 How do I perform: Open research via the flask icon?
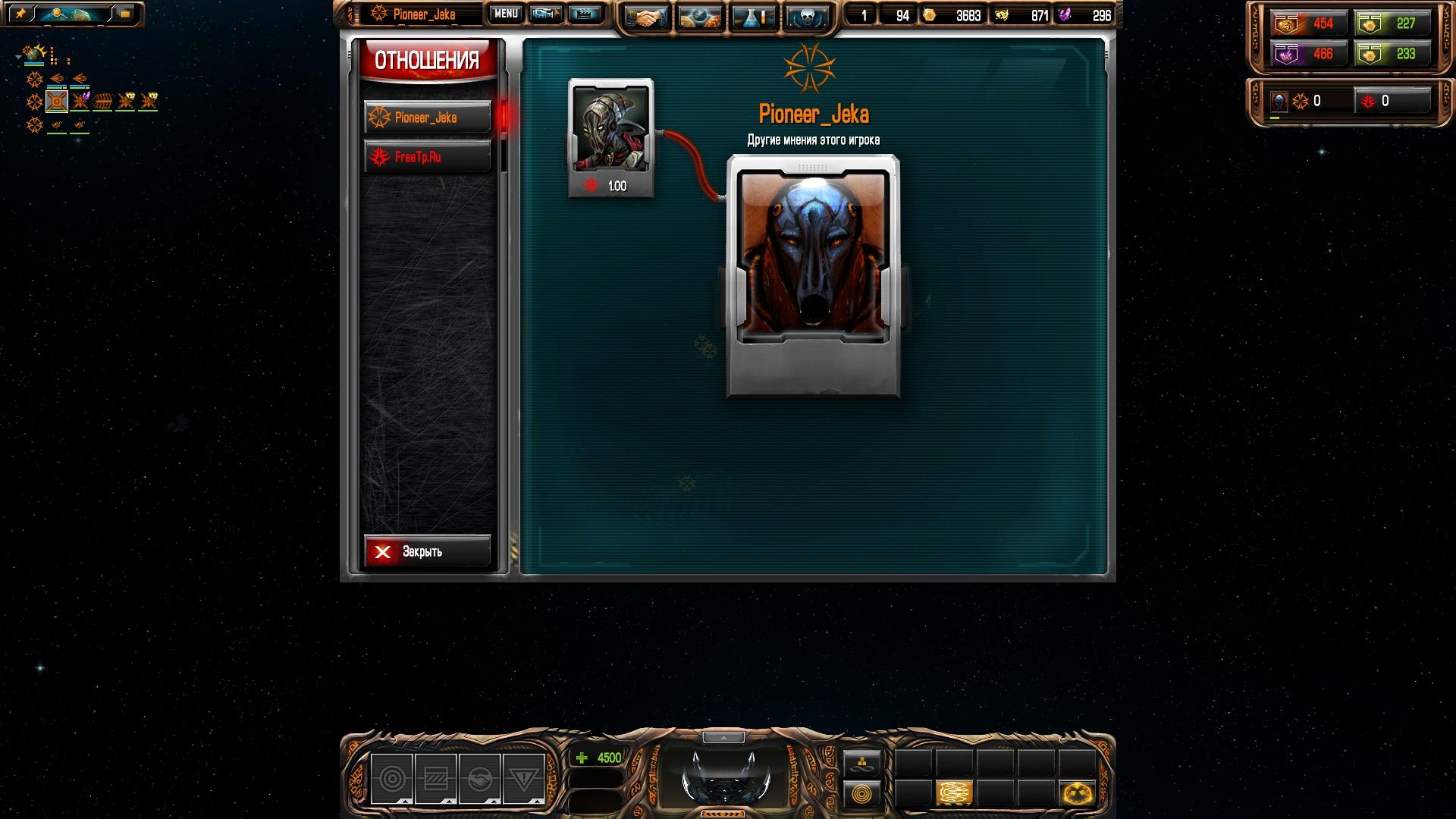[753, 17]
